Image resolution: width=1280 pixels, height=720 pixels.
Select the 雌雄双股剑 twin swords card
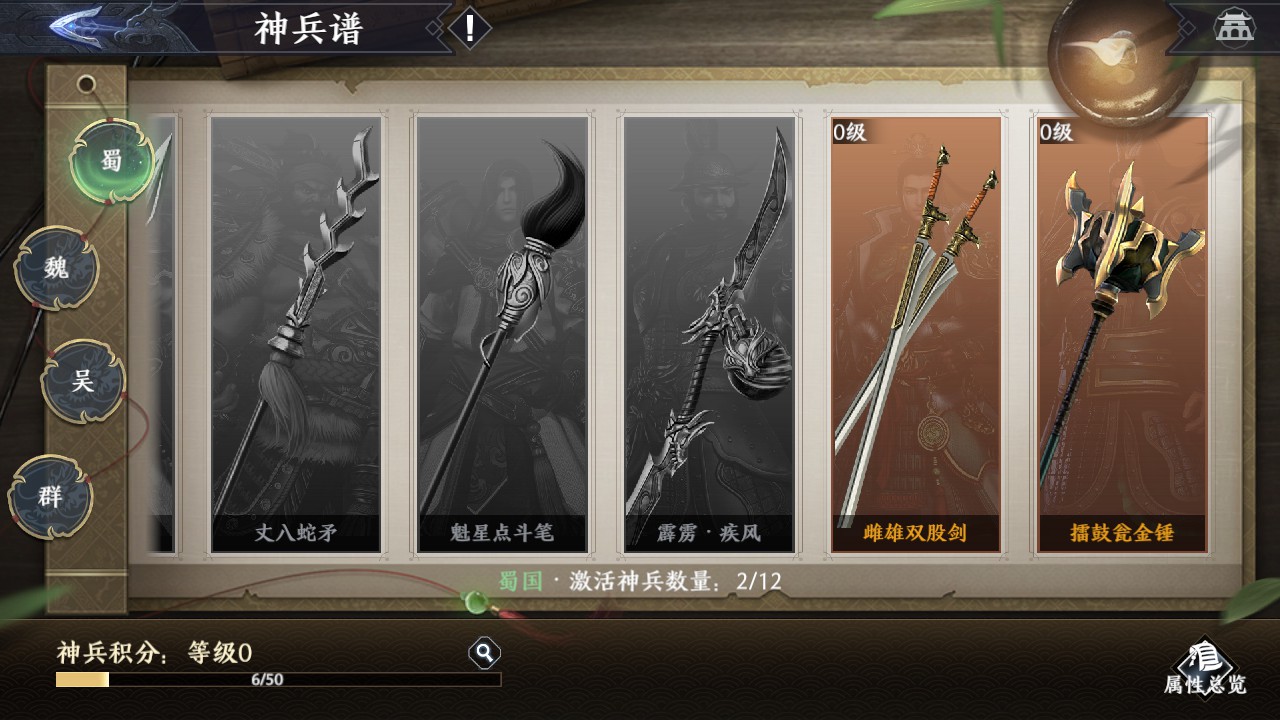(x=916, y=334)
